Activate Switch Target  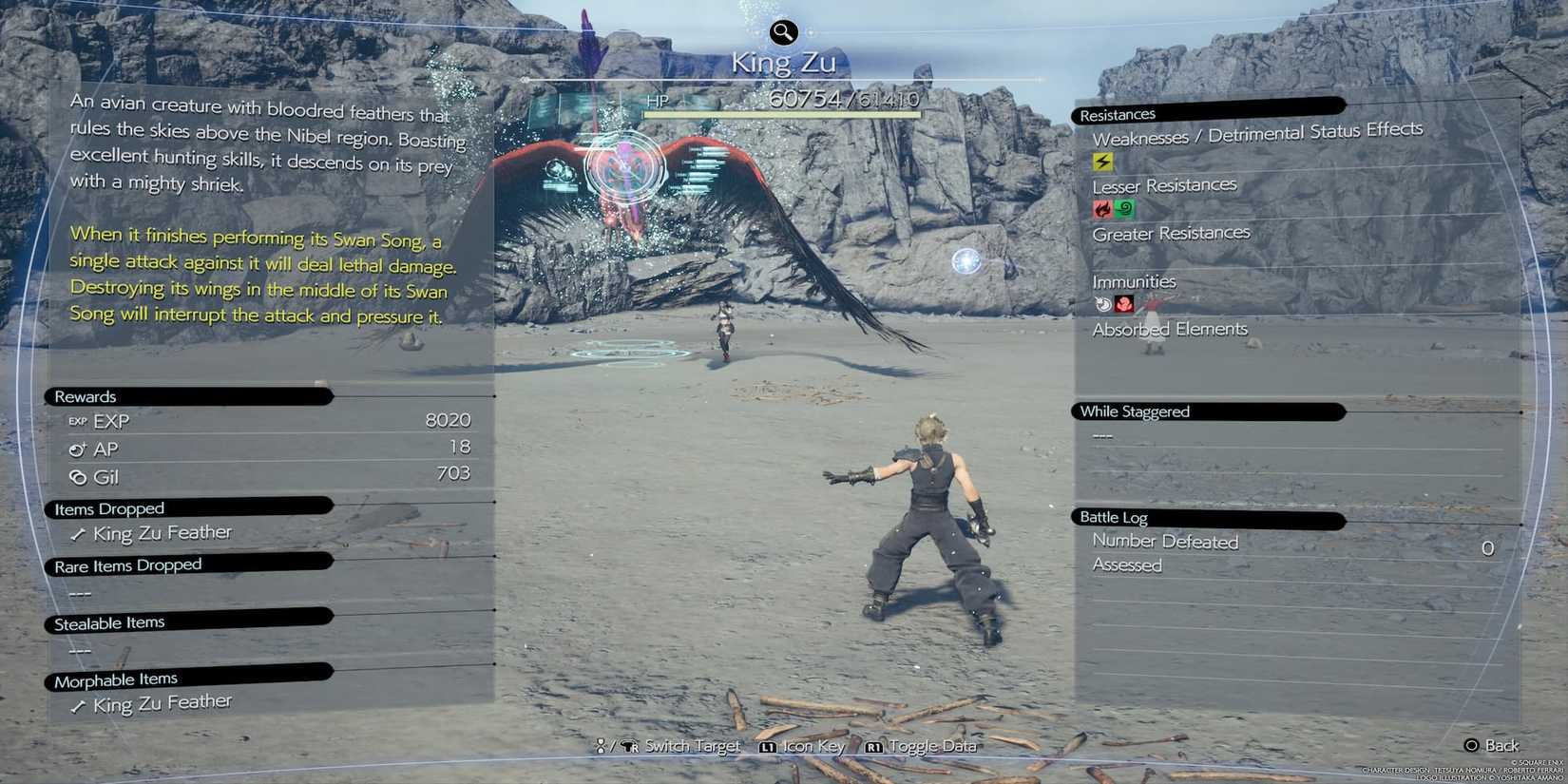point(689,747)
